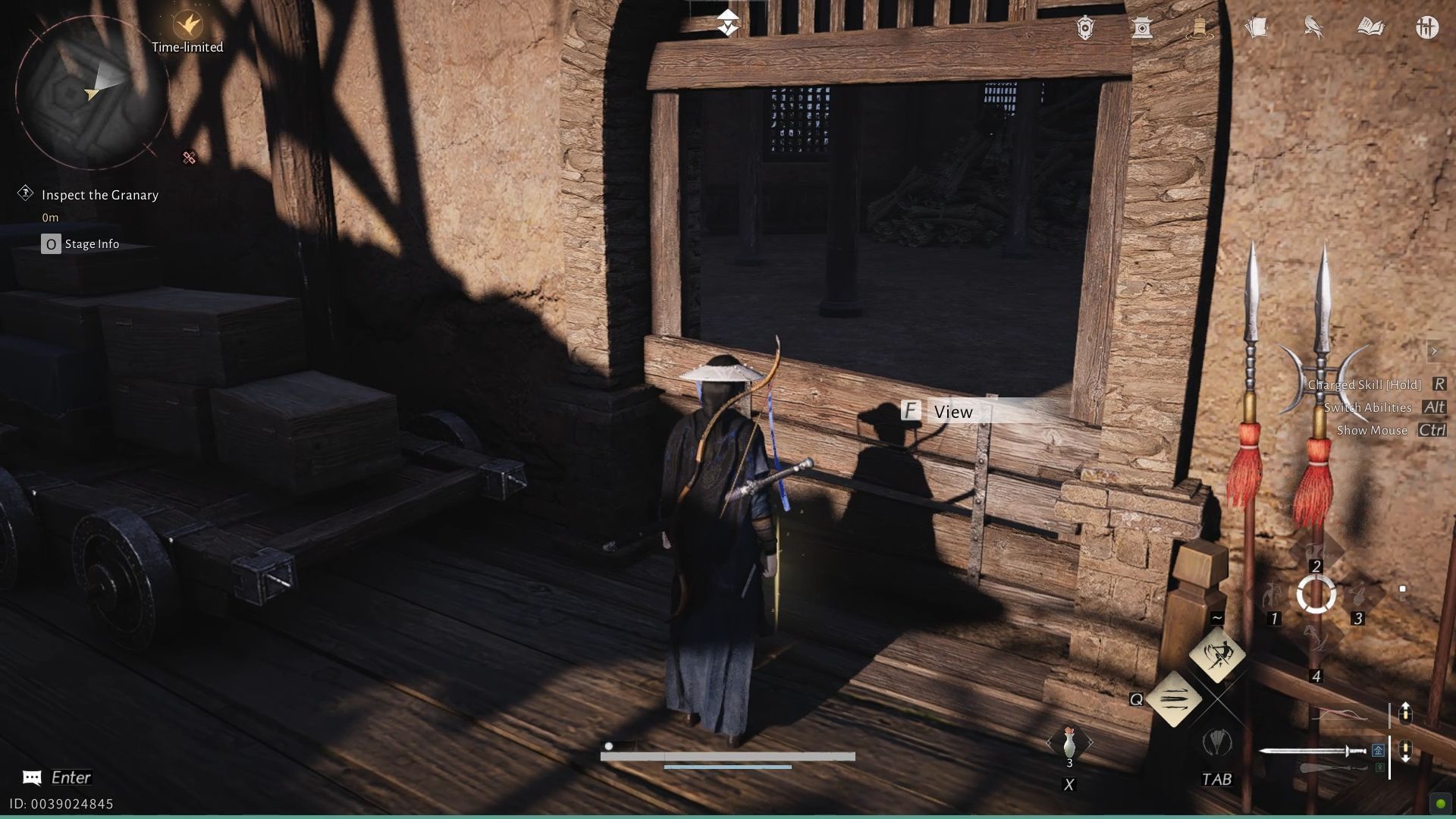
Task: Click the Inspect the Granary objective text
Action: click(x=101, y=194)
